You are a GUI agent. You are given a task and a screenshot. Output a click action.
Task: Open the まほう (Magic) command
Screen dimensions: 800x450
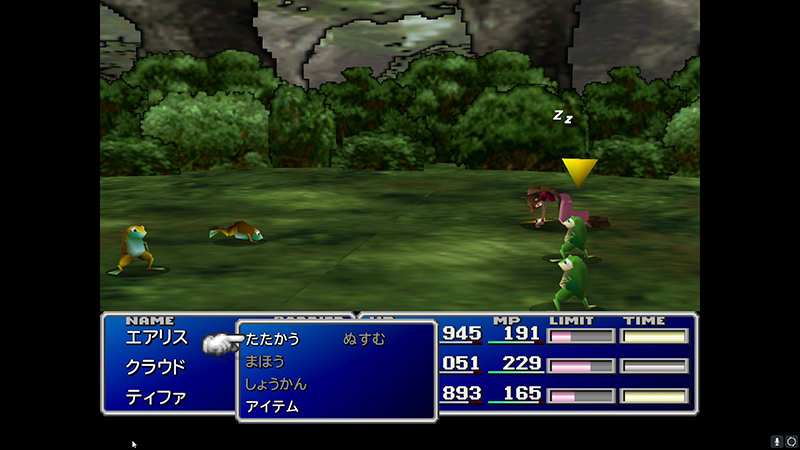point(265,361)
